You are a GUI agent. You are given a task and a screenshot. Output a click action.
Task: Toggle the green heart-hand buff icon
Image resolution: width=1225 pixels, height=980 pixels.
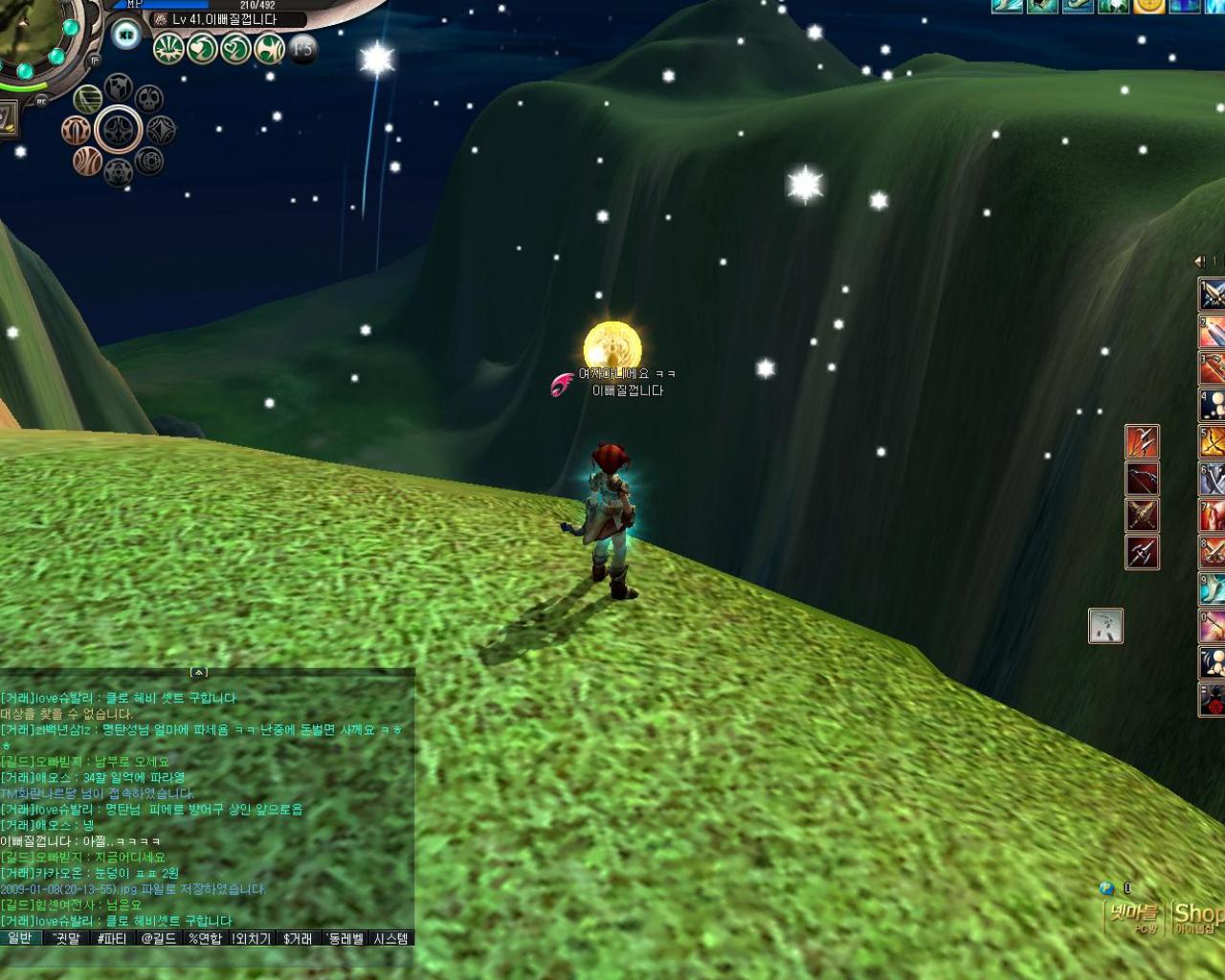click(x=202, y=50)
